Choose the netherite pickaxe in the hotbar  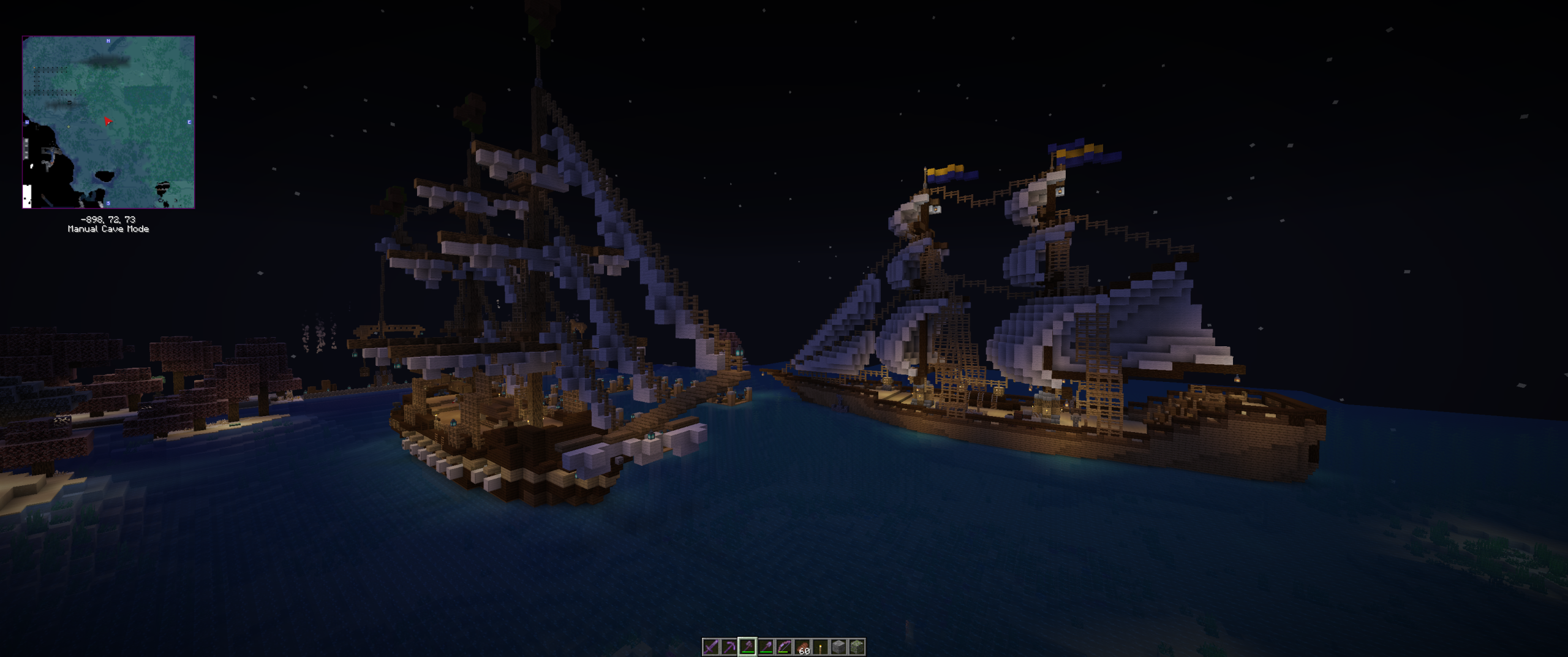729,647
